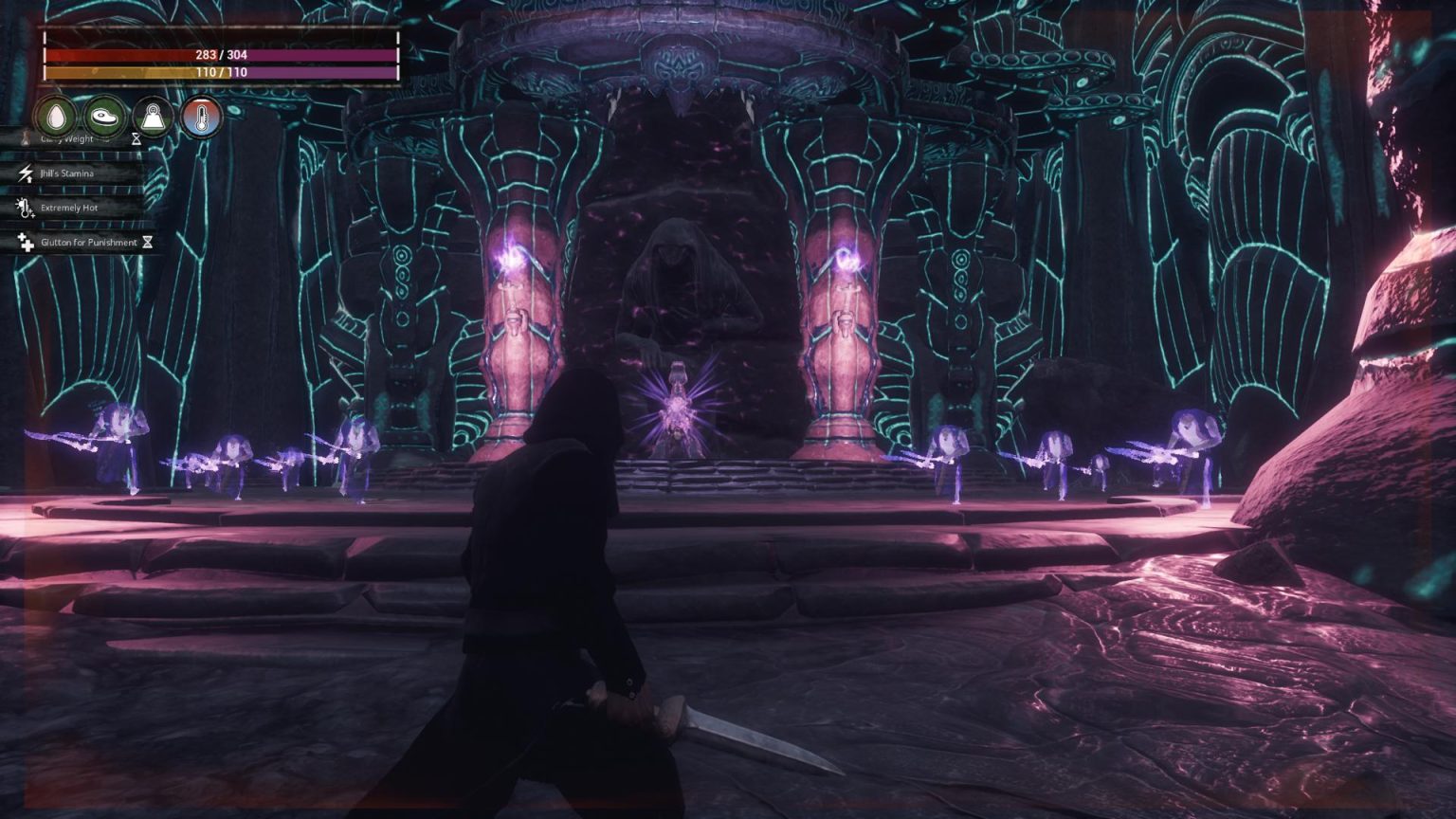Select the weight encumbrance icon
The height and width of the screenshot is (819, 1456).
click(153, 118)
